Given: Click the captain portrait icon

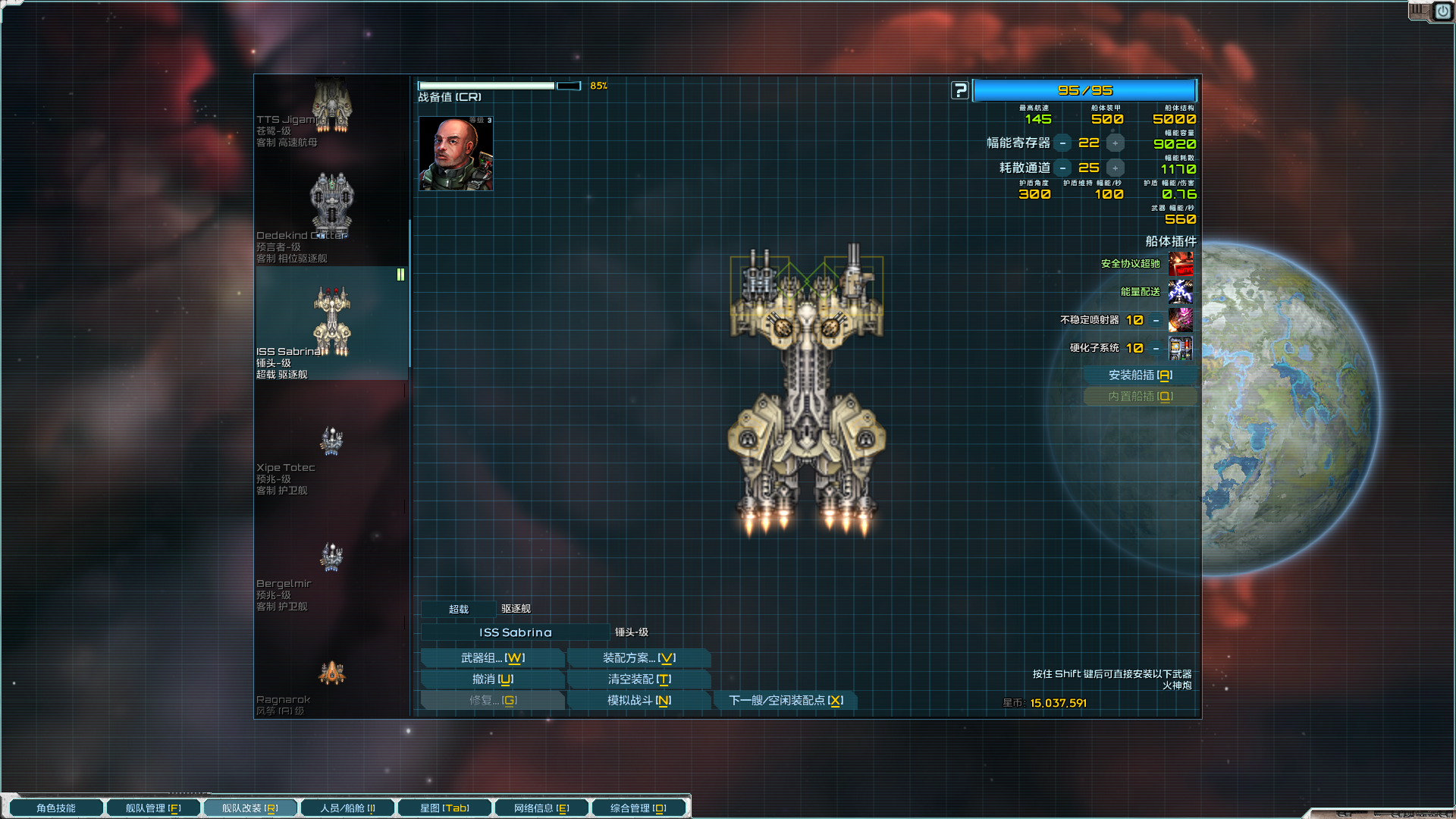Looking at the screenshot, I should [x=455, y=154].
